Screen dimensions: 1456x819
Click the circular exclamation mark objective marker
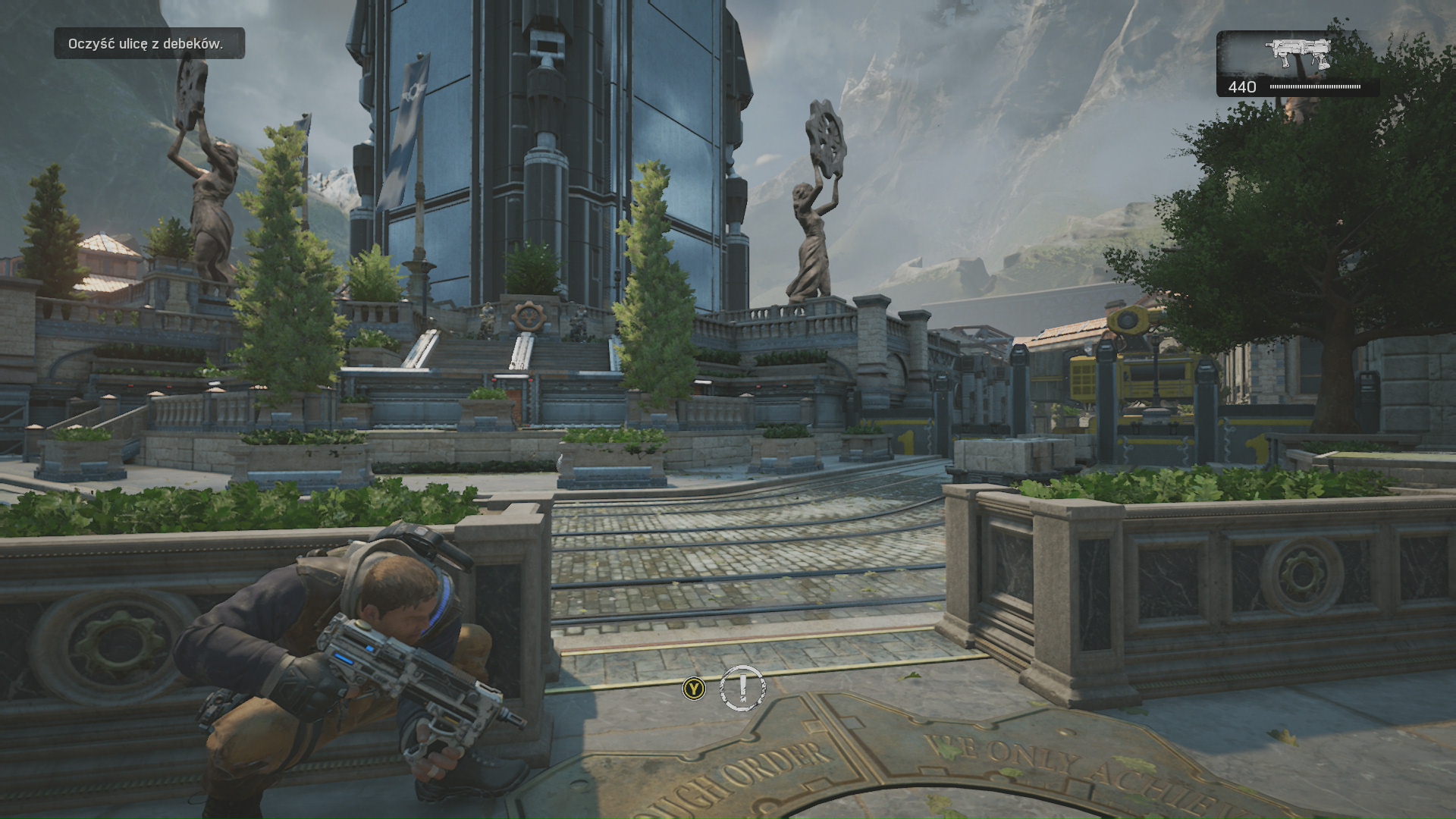click(742, 688)
